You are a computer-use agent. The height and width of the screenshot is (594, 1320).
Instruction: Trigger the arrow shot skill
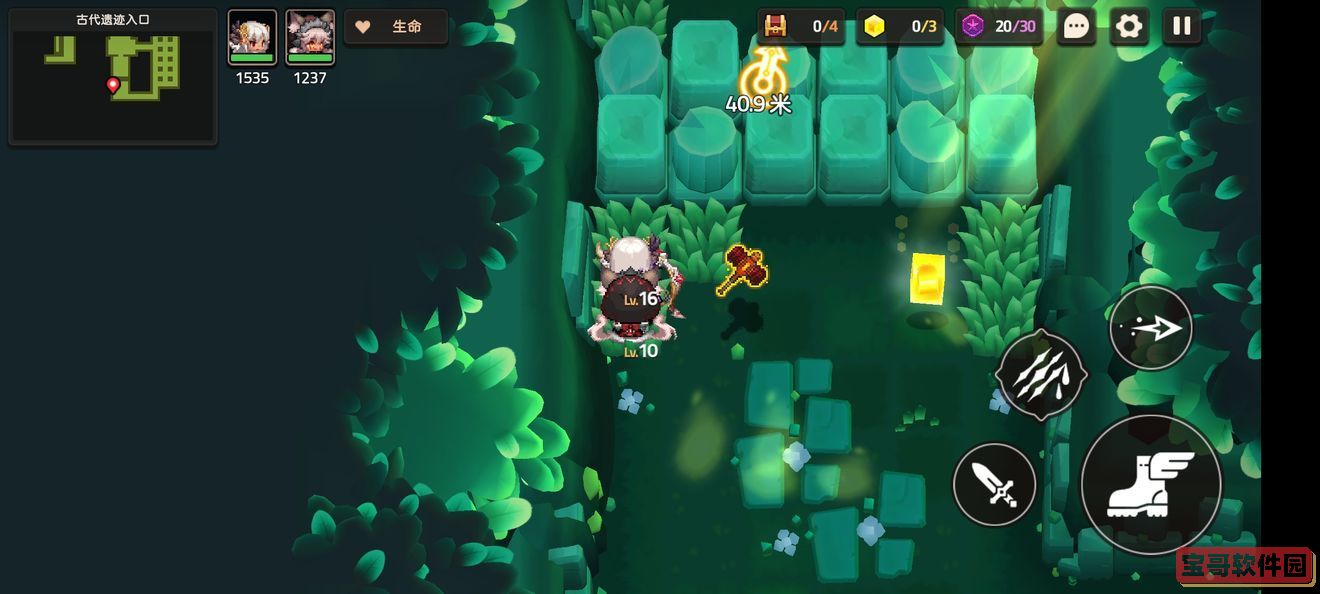[x=1151, y=328]
